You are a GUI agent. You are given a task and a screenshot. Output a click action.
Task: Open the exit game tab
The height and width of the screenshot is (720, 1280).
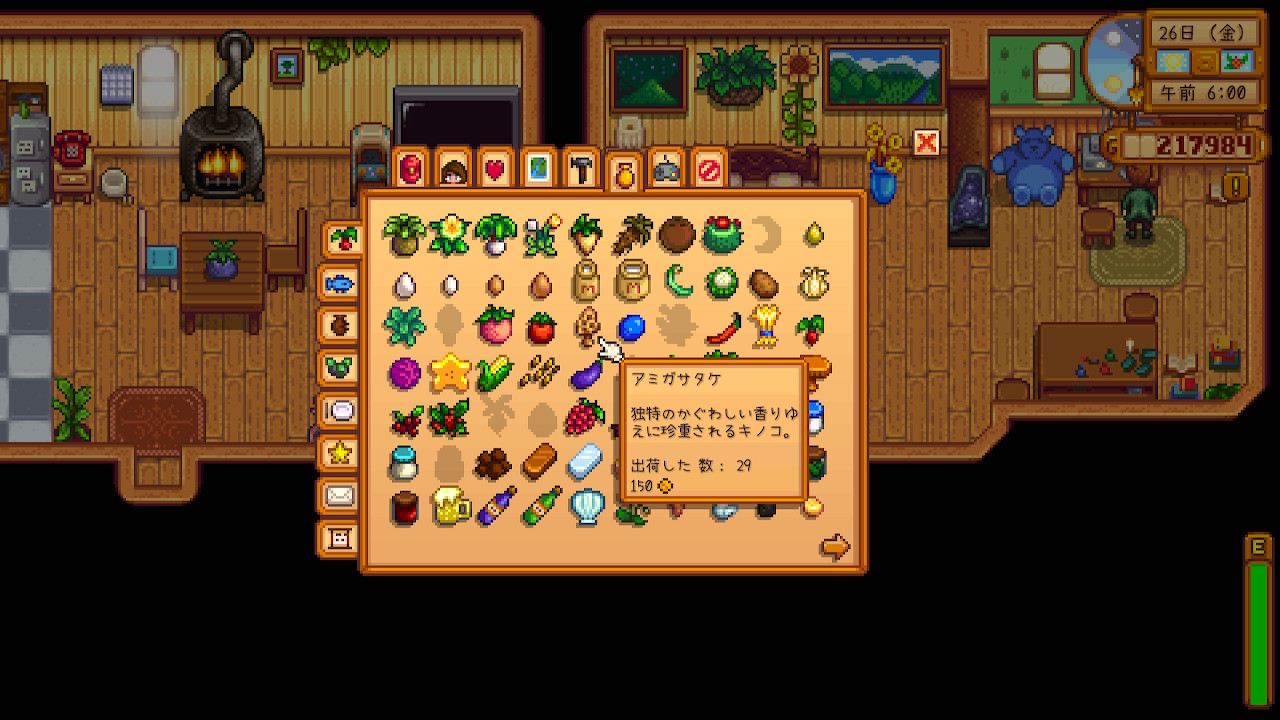pos(709,169)
